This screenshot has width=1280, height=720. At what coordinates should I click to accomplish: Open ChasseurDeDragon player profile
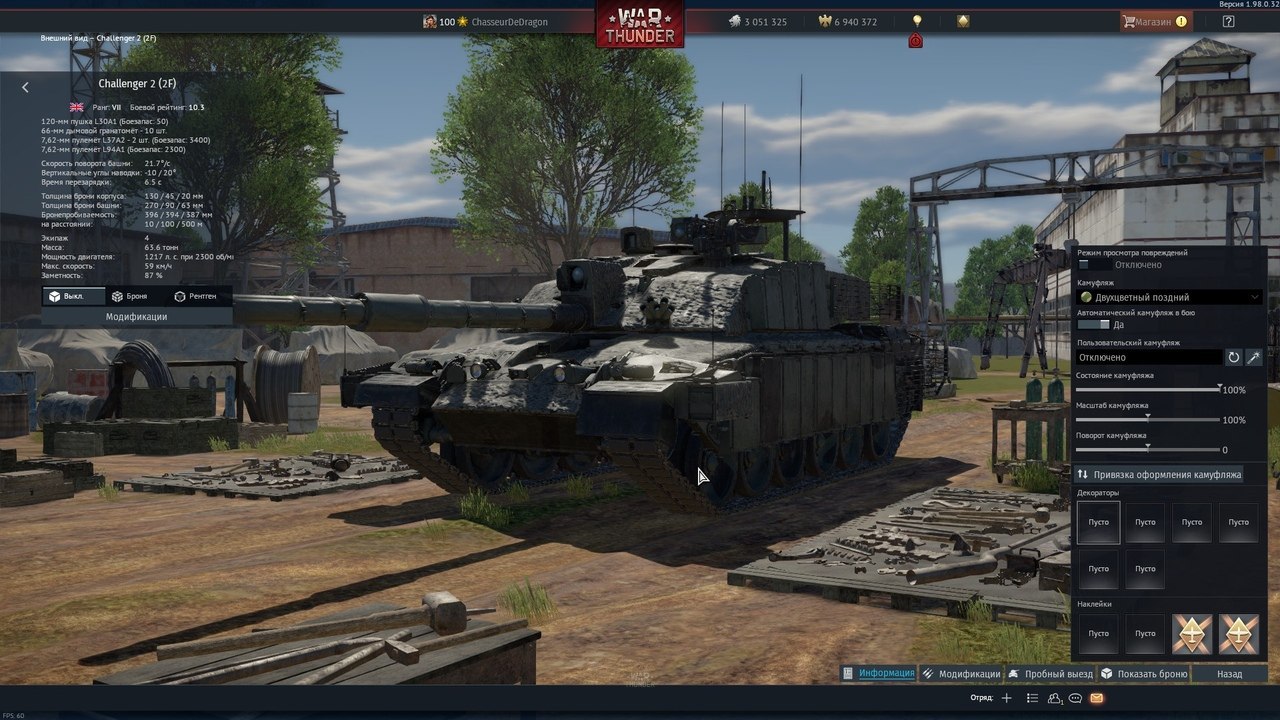coord(509,22)
